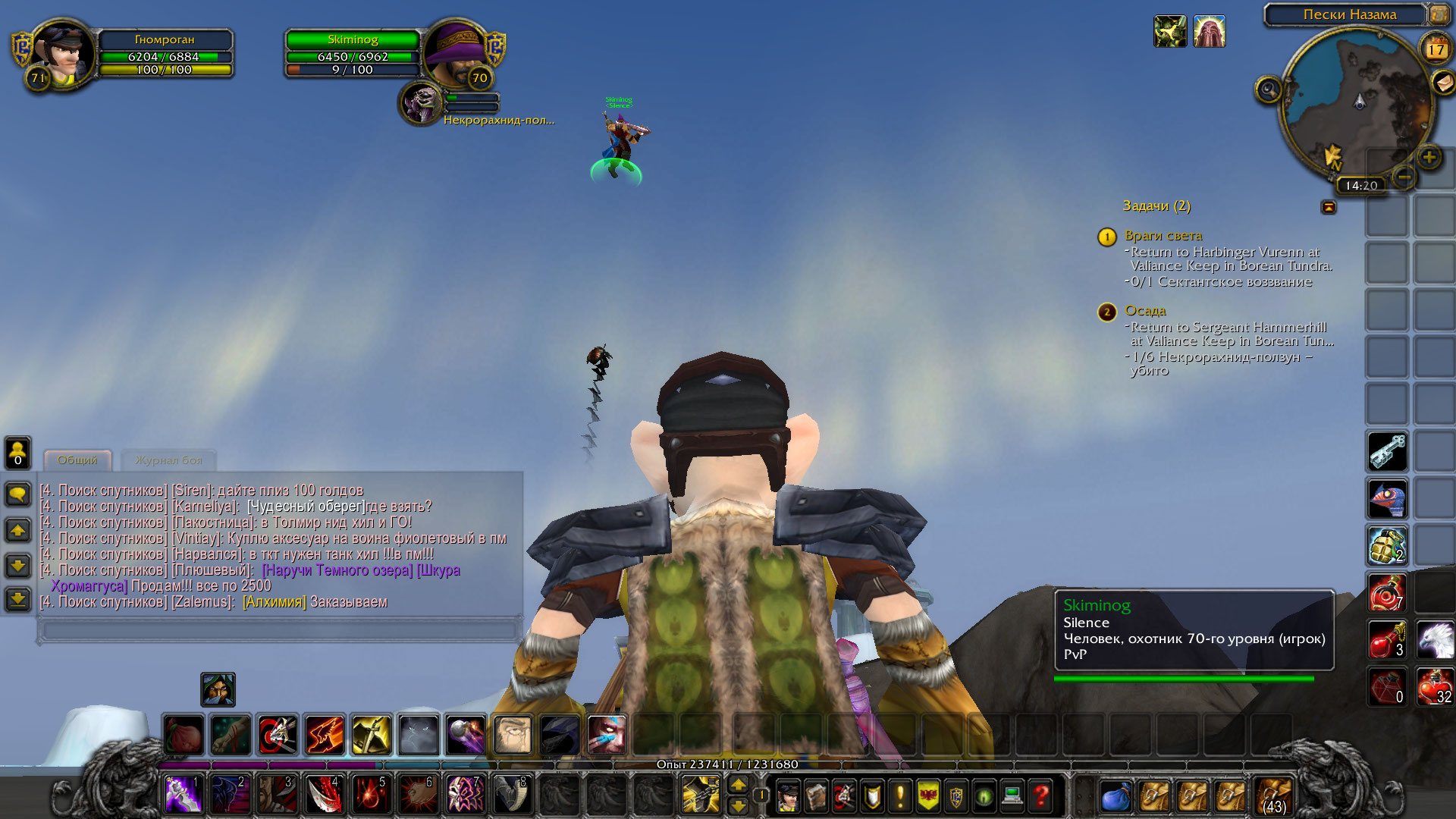Open the Осада quest entry
The height and width of the screenshot is (819, 1456).
pyautogui.click(x=1145, y=311)
